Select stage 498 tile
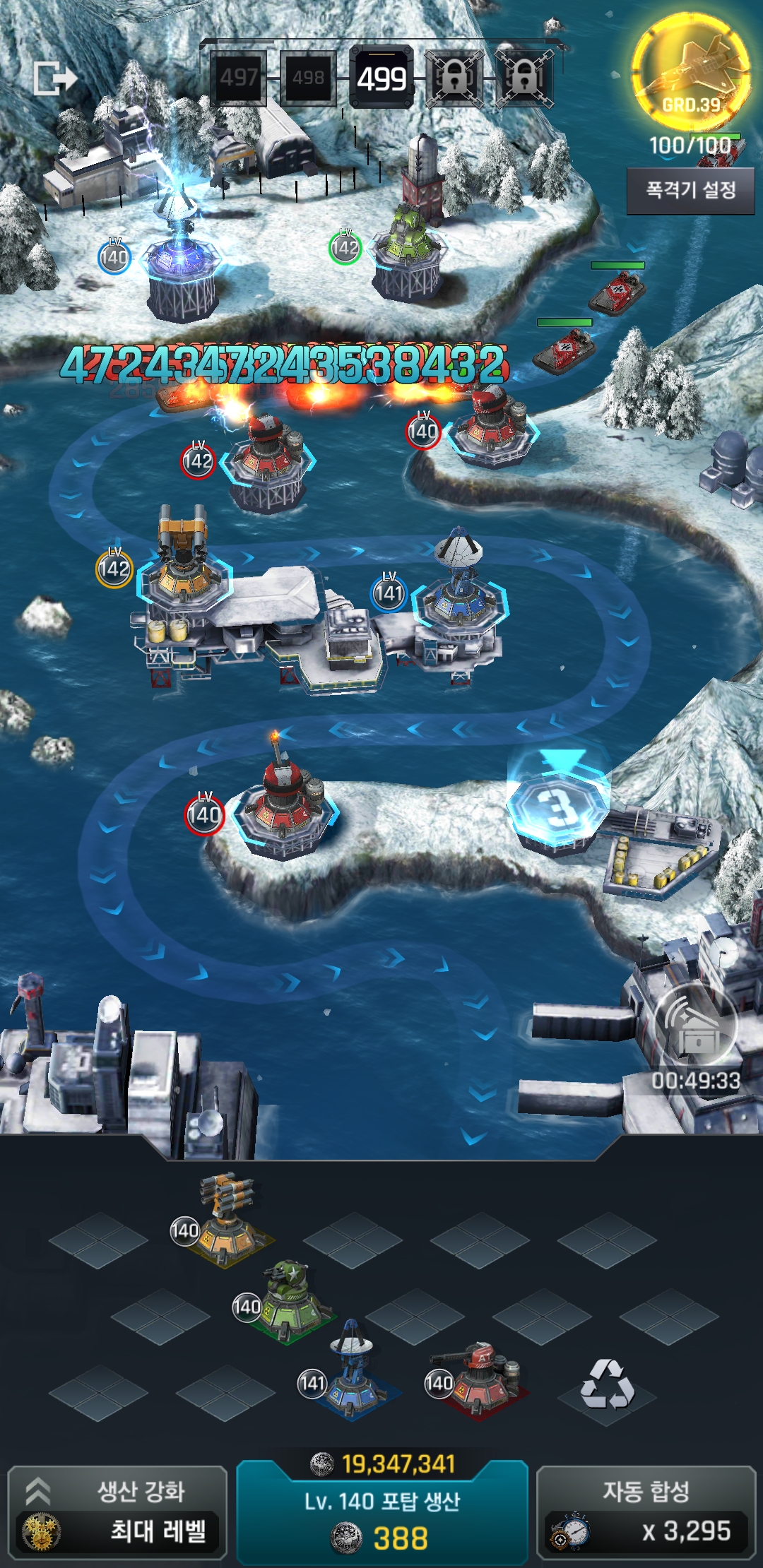 point(309,77)
